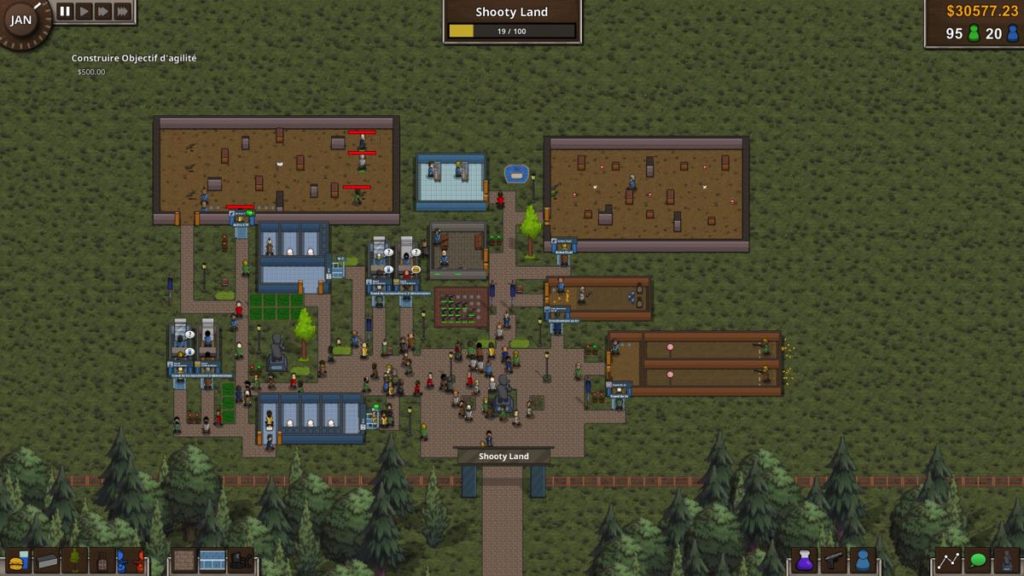Open the purple potion flask menu
The height and width of the screenshot is (576, 1024).
[805, 561]
